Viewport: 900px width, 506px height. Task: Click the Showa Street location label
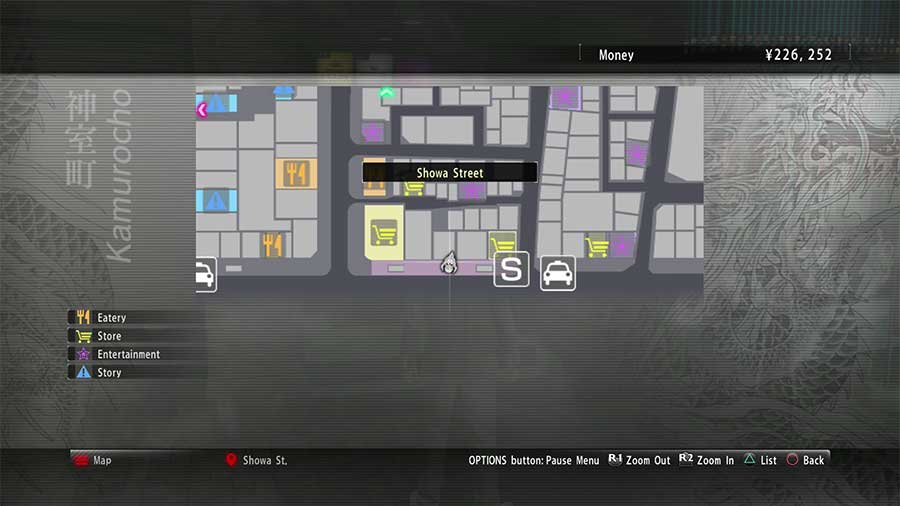coord(450,173)
